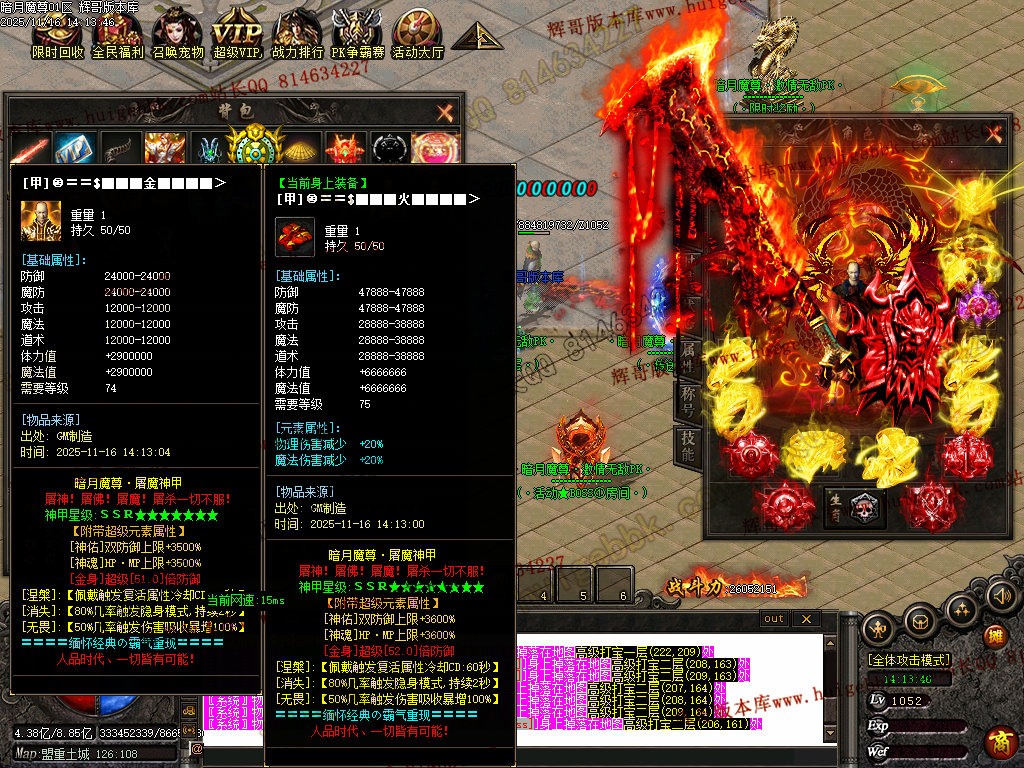Open the 摊 stall button
Viewport: 1024px width, 768px height.
click(x=994, y=636)
